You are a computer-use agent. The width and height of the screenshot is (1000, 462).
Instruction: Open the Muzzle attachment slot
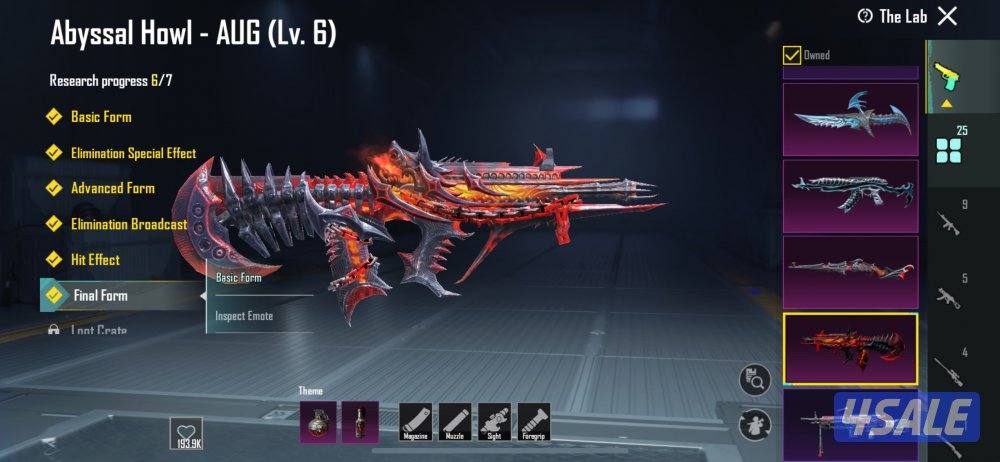455,421
